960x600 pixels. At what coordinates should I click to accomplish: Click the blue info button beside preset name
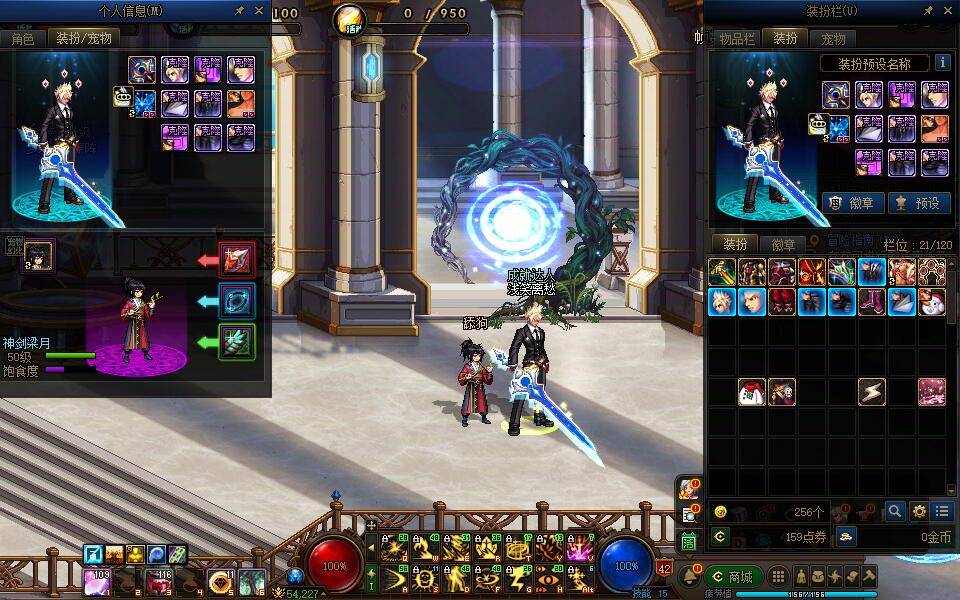(941, 63)
